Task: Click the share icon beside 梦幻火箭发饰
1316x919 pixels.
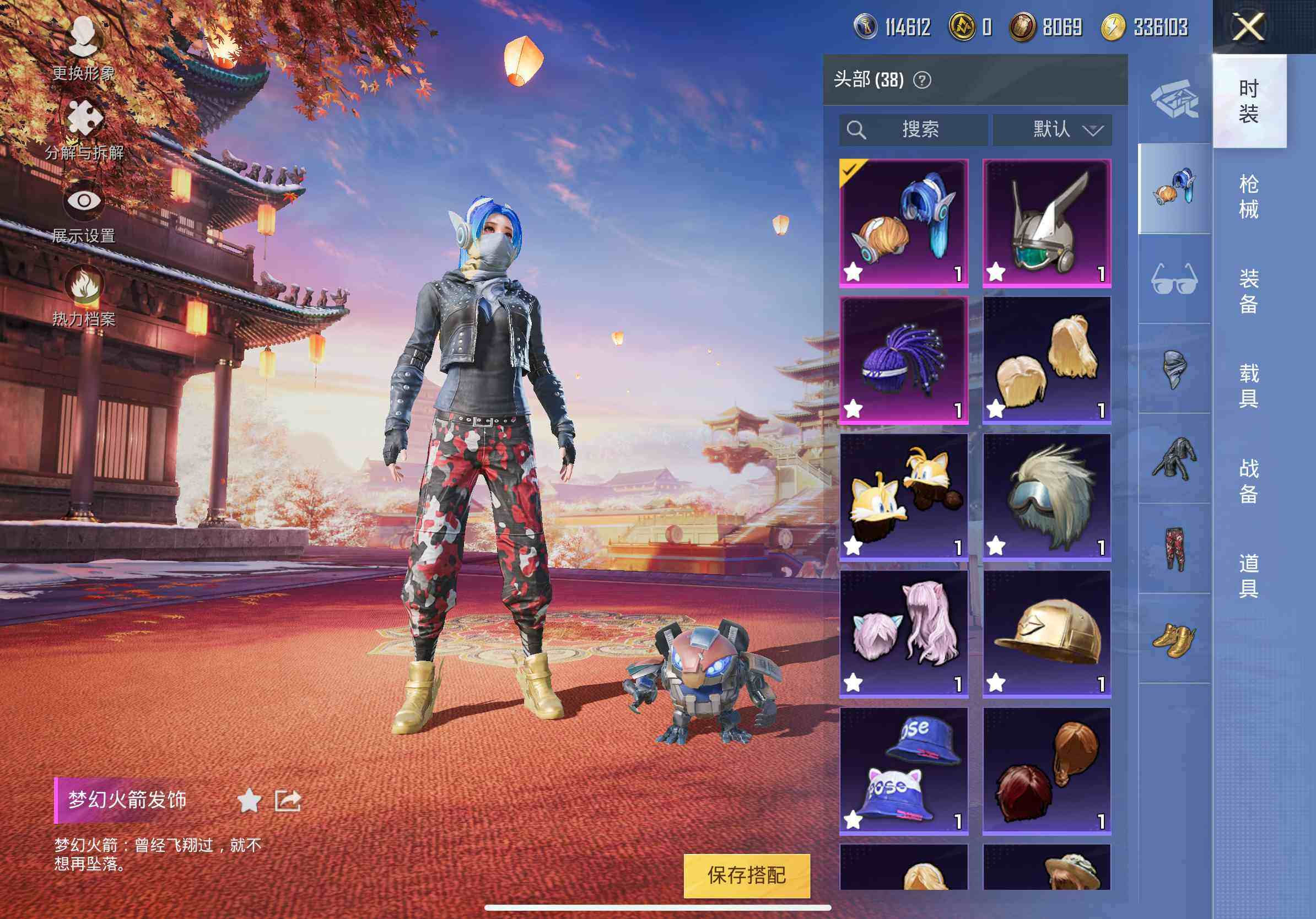Action: point(288,801)
